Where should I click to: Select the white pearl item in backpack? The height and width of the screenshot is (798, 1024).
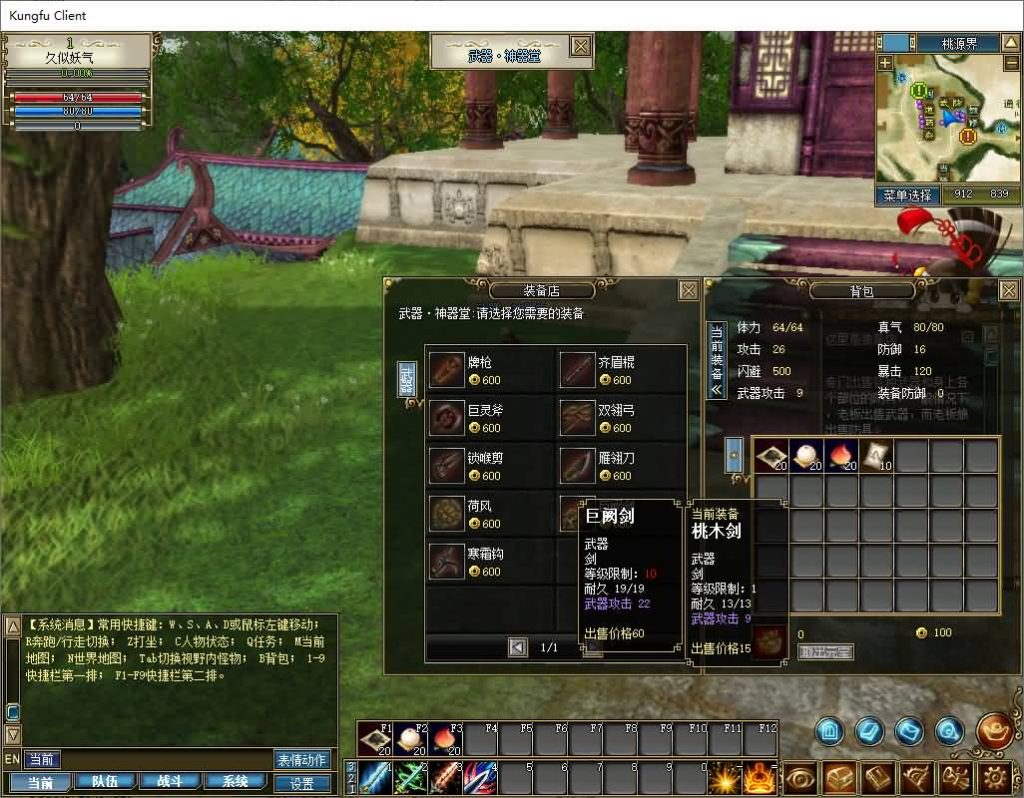coord(805,456)
